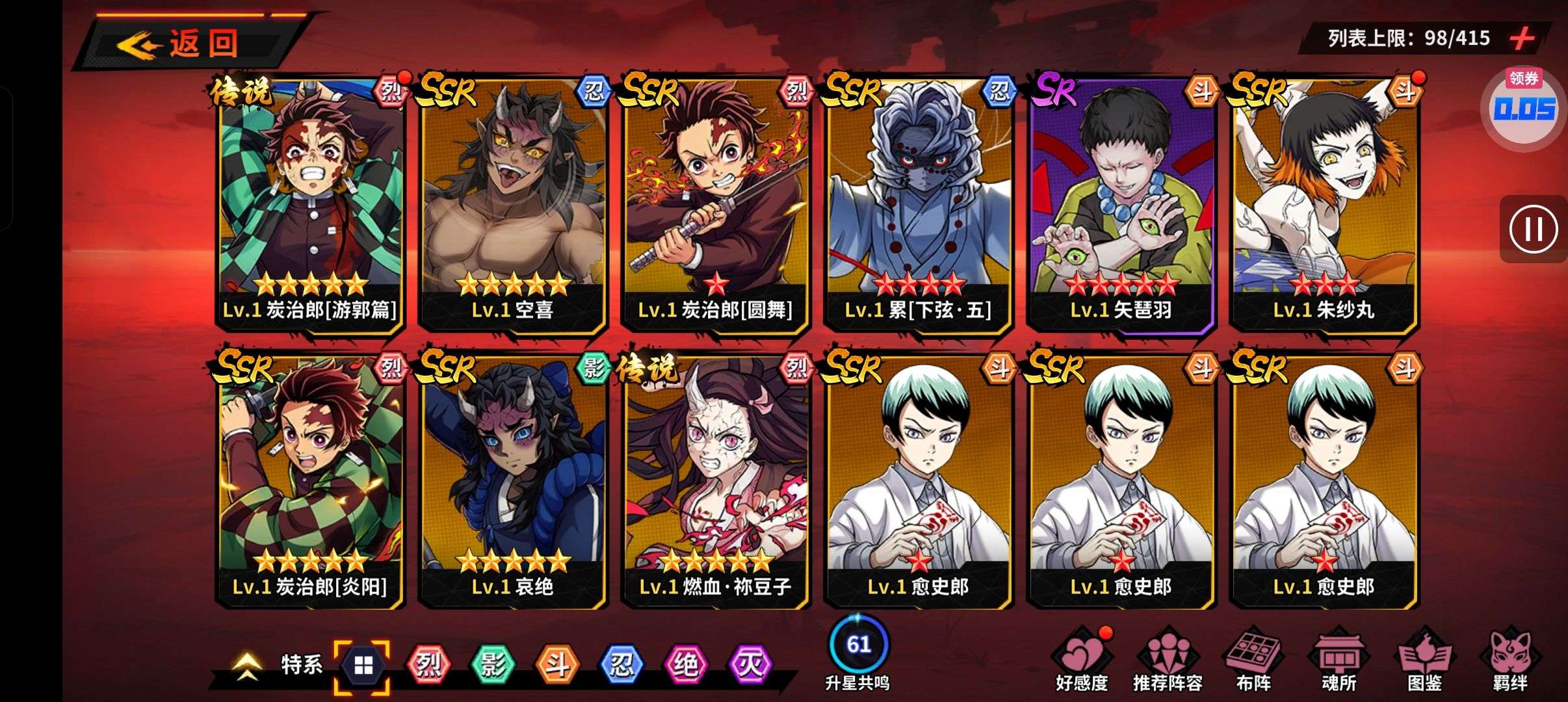Open the 领券 0.05 coupon bubble
This screenshot has width=1568, height=702.
[x=1524, y=108]
